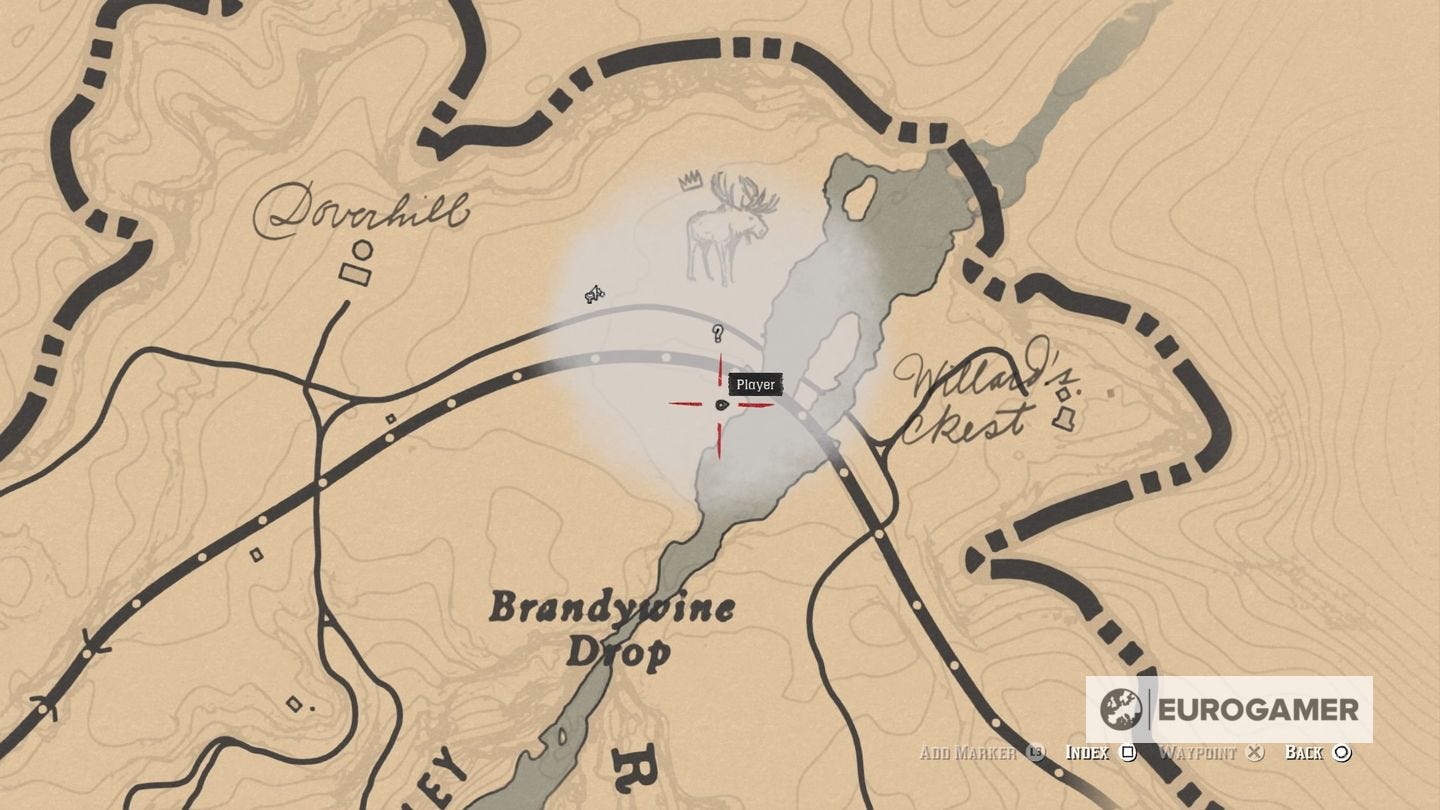
Task: Click the Eurogamer logo text
Action: (x=1256, y=712)
